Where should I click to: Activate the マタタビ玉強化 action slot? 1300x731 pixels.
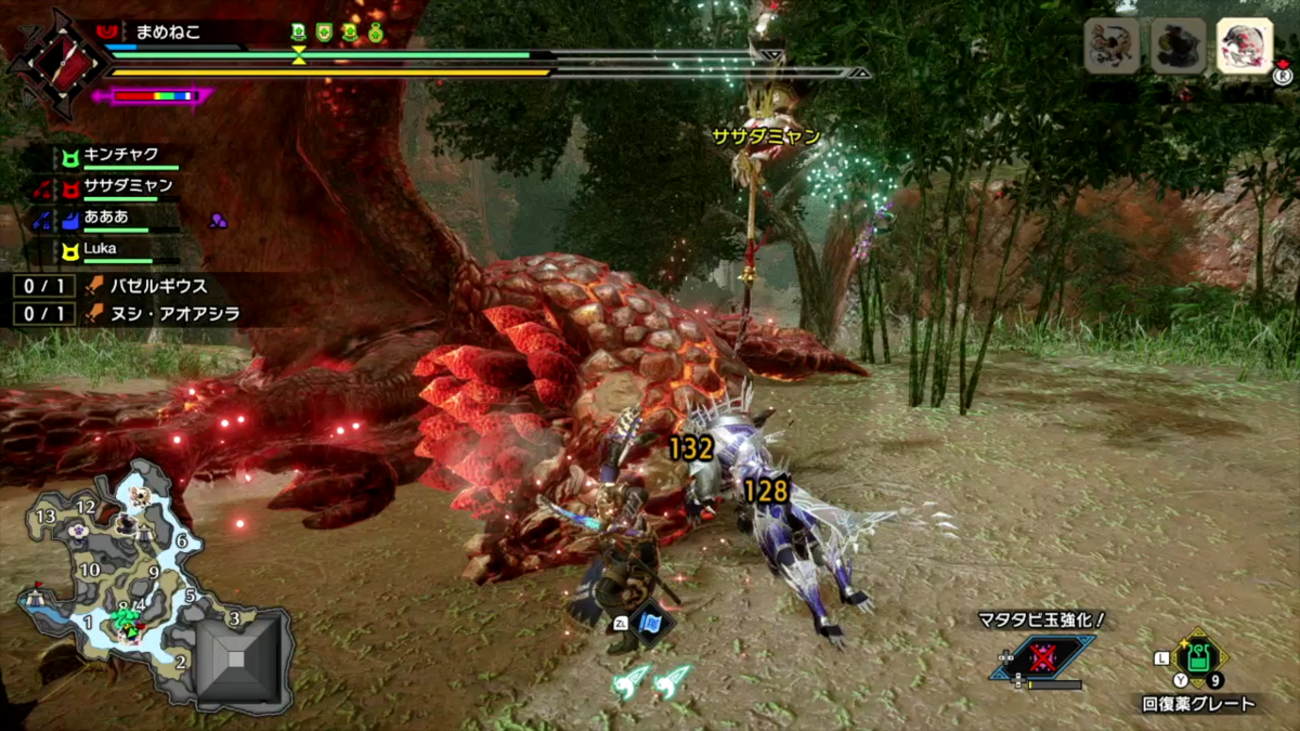click(x=1041, y=657)
